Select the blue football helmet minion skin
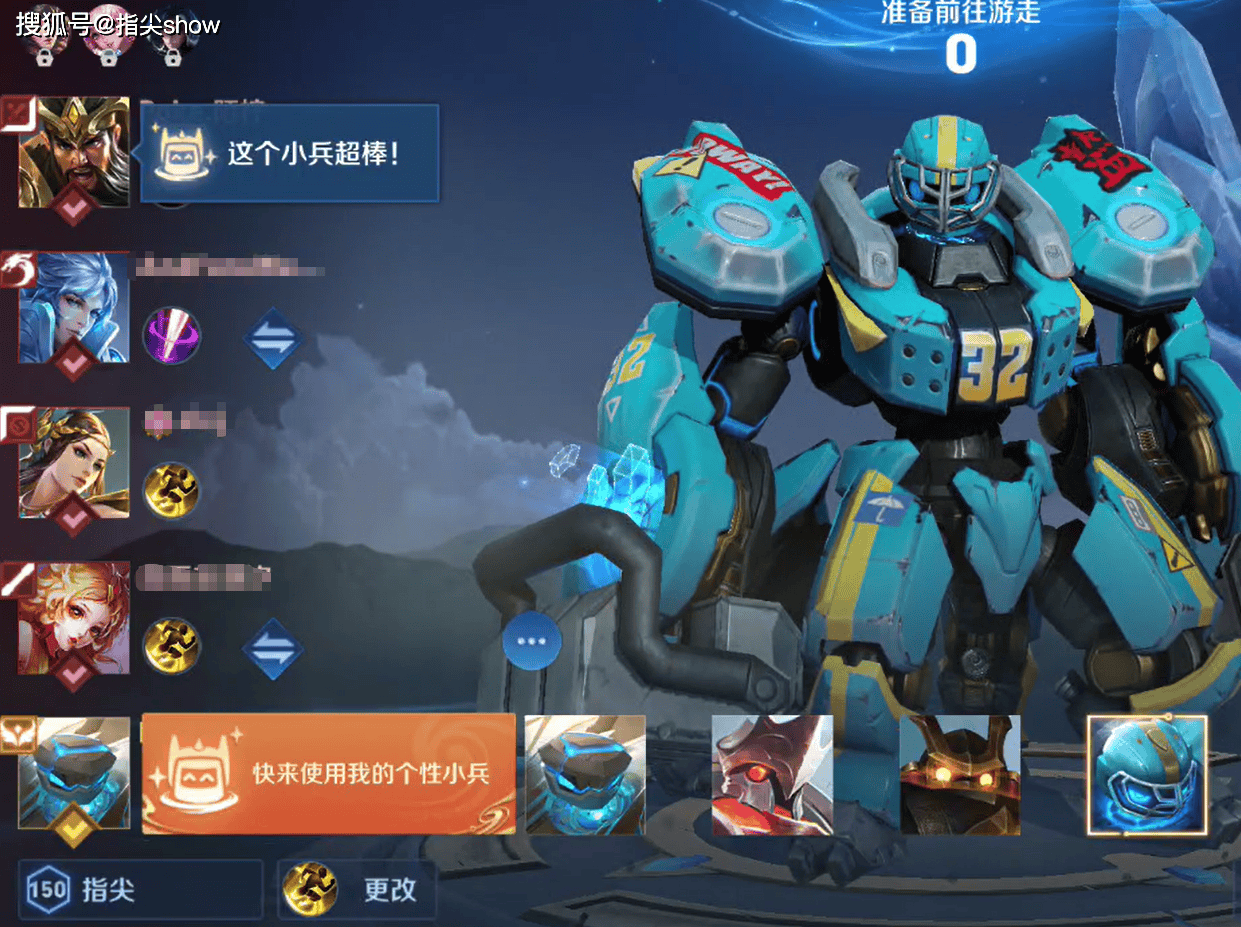 1146,775
